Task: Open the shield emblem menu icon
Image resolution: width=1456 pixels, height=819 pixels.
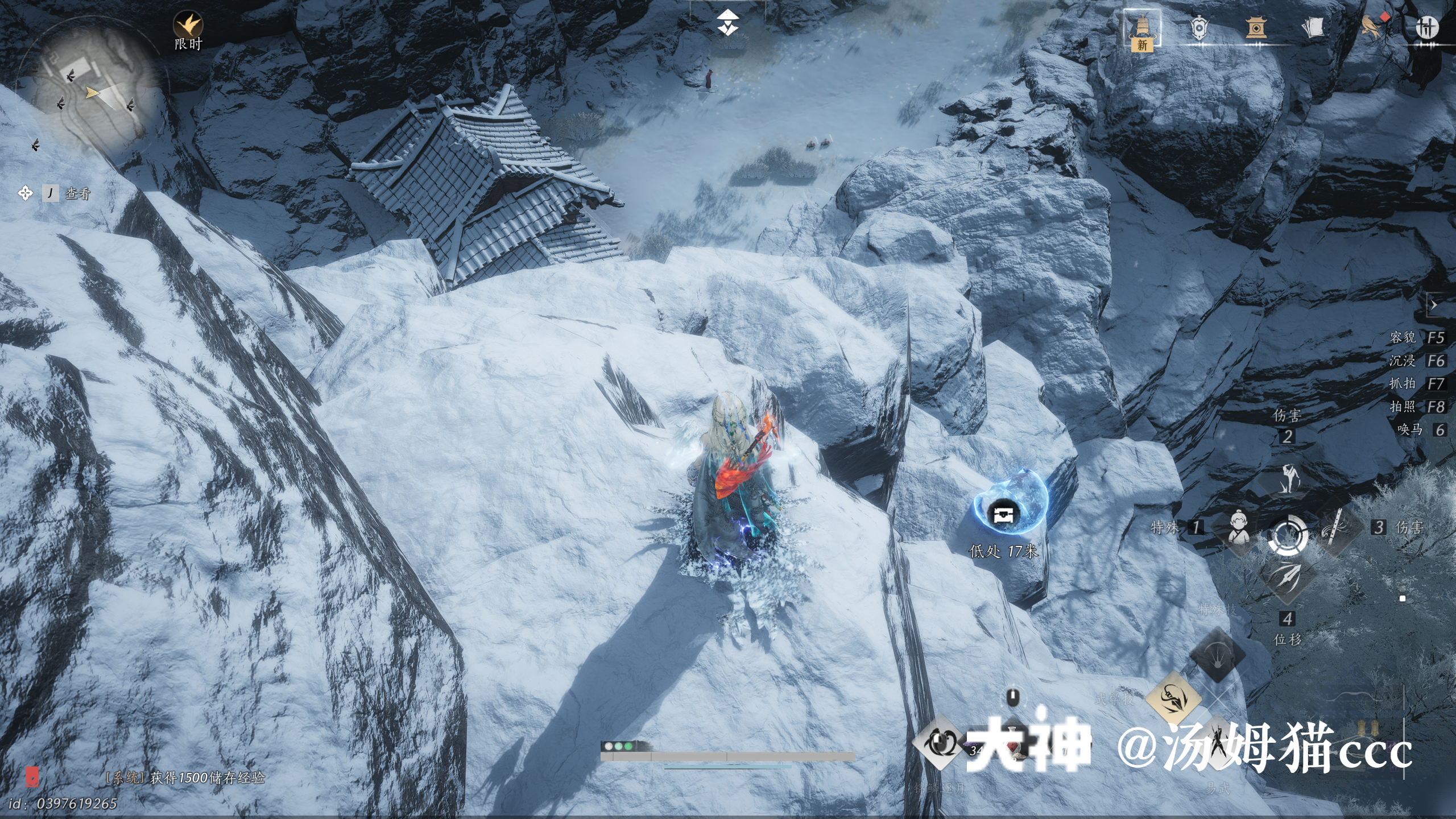Action: point(1199,27)
